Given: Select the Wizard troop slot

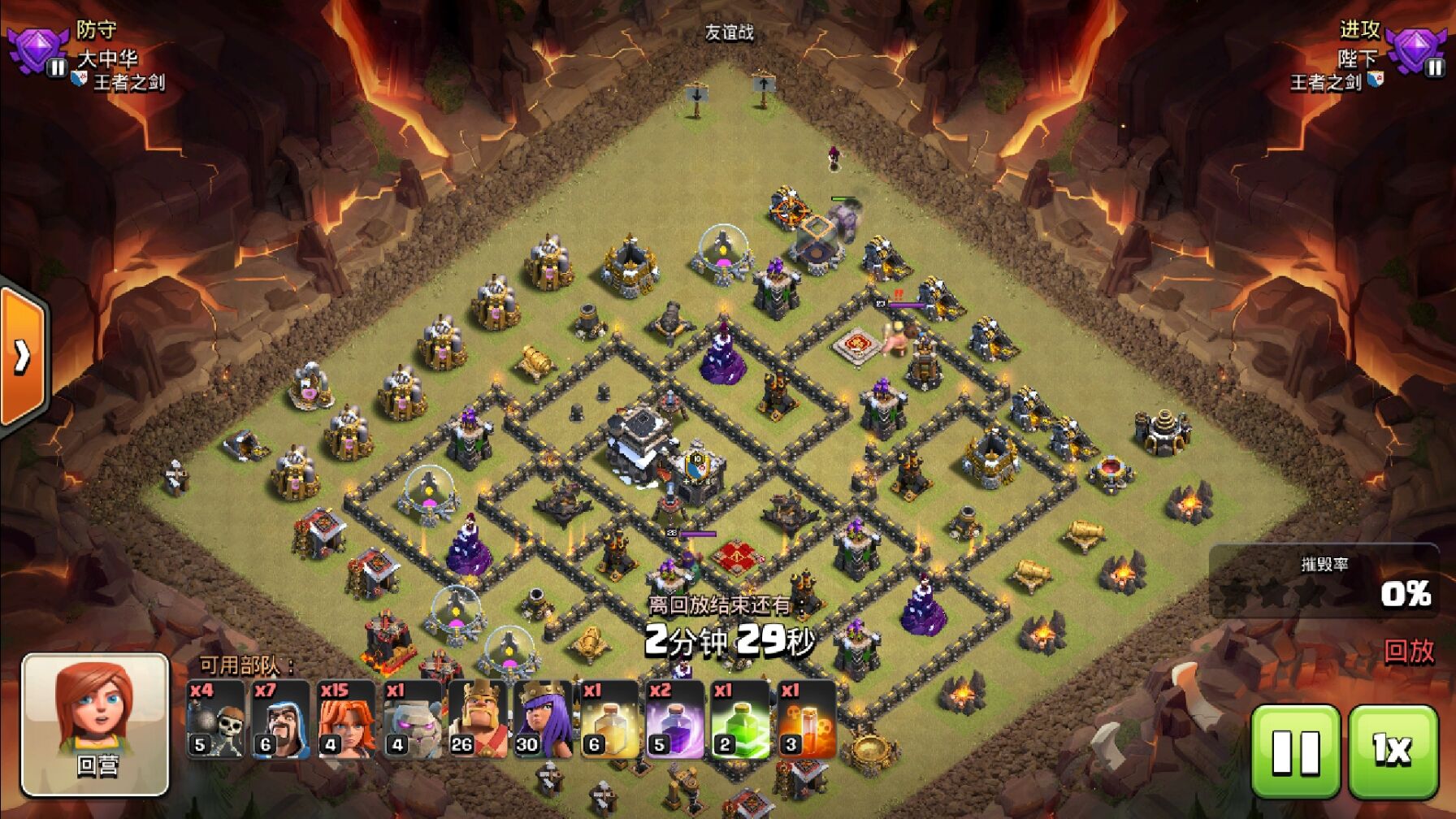Looking at the screenshot, I should [281, 719].
